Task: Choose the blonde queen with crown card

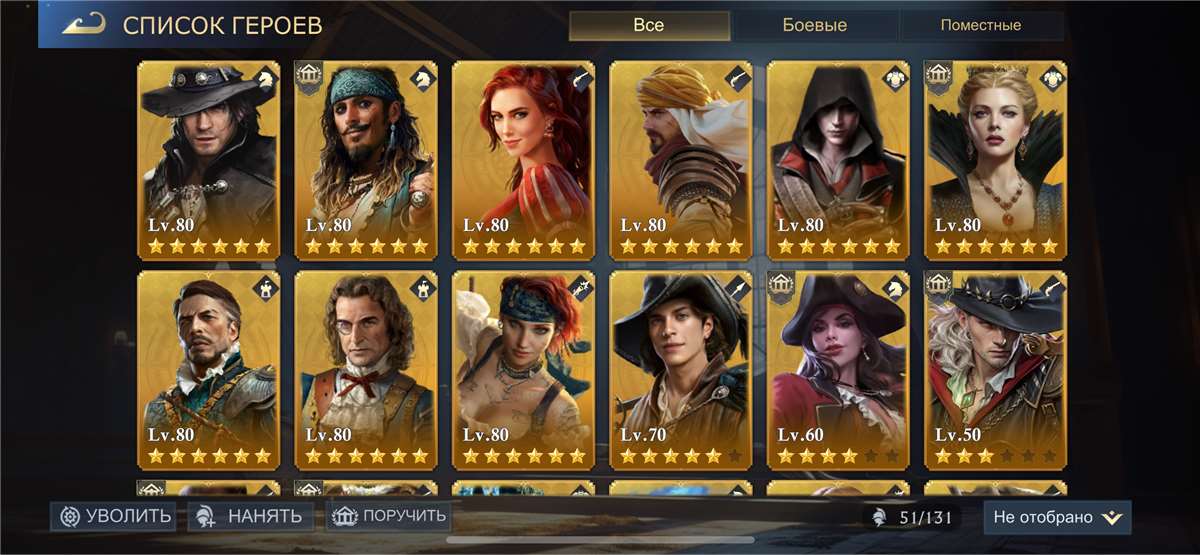Action: pyautogui.click(x=996, y=160)
